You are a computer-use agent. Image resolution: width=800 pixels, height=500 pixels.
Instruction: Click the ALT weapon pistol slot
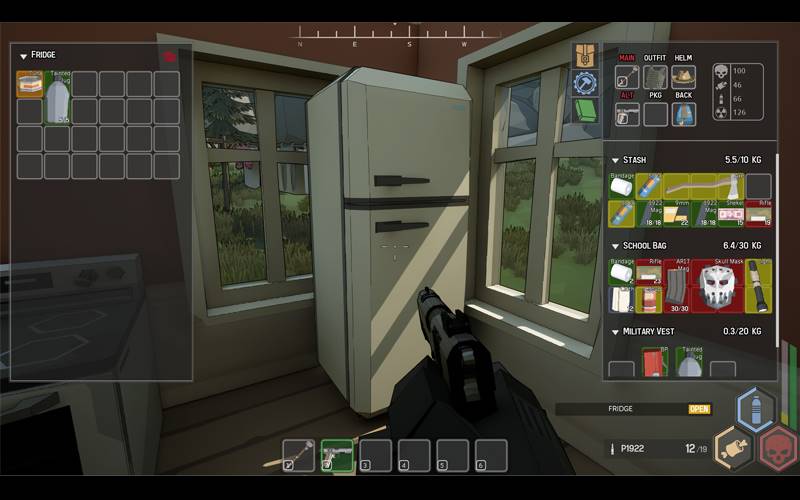click(x=627, y=114)
